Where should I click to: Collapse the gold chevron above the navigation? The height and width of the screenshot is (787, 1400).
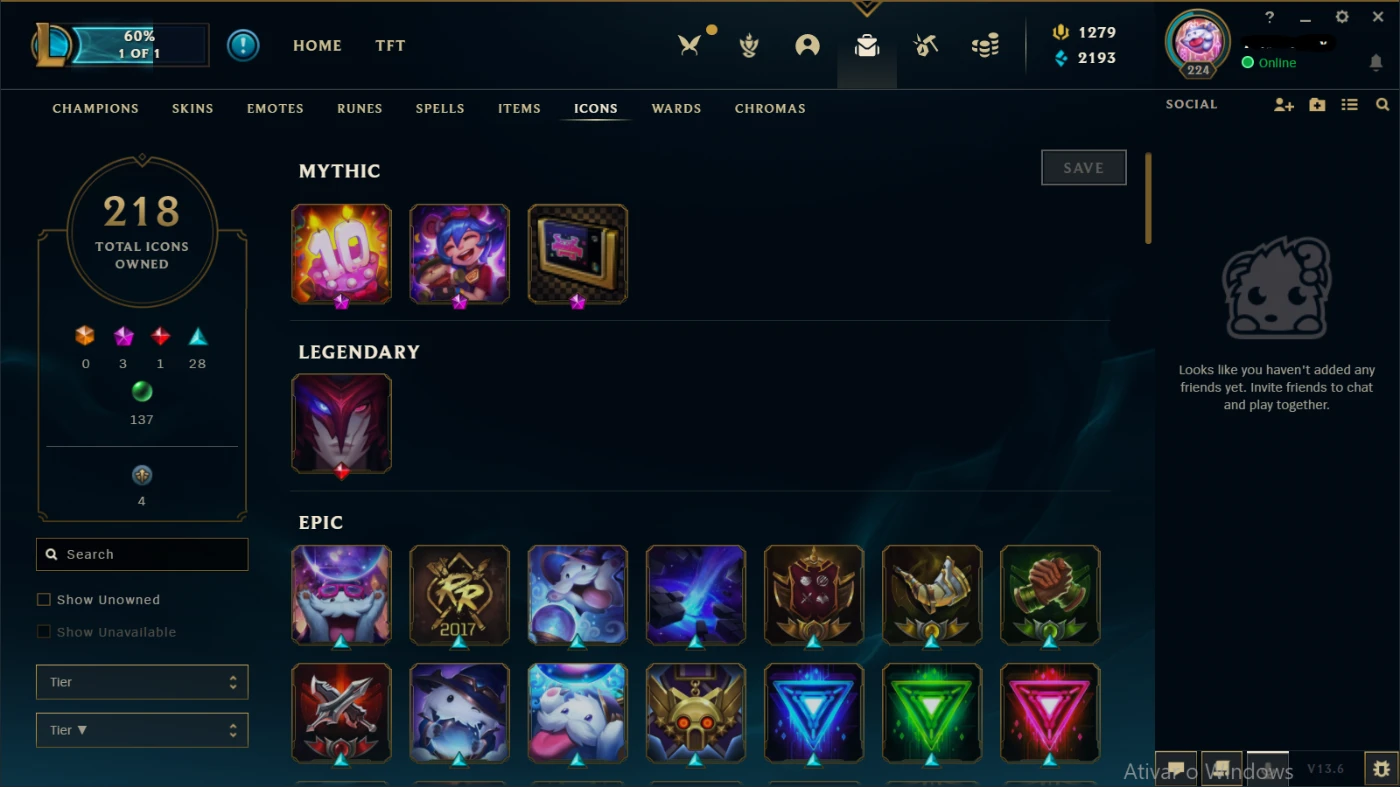[x=866, y=7]
